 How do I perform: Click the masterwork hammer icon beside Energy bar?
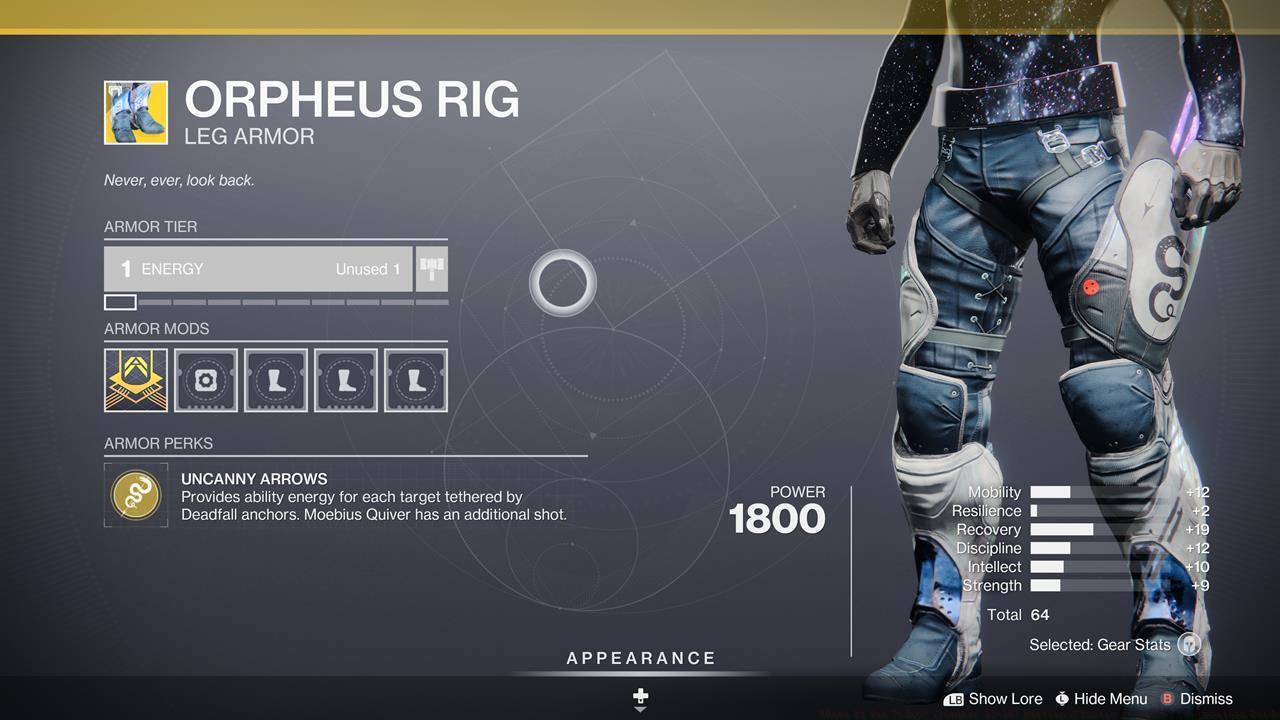tap(431, 268)
